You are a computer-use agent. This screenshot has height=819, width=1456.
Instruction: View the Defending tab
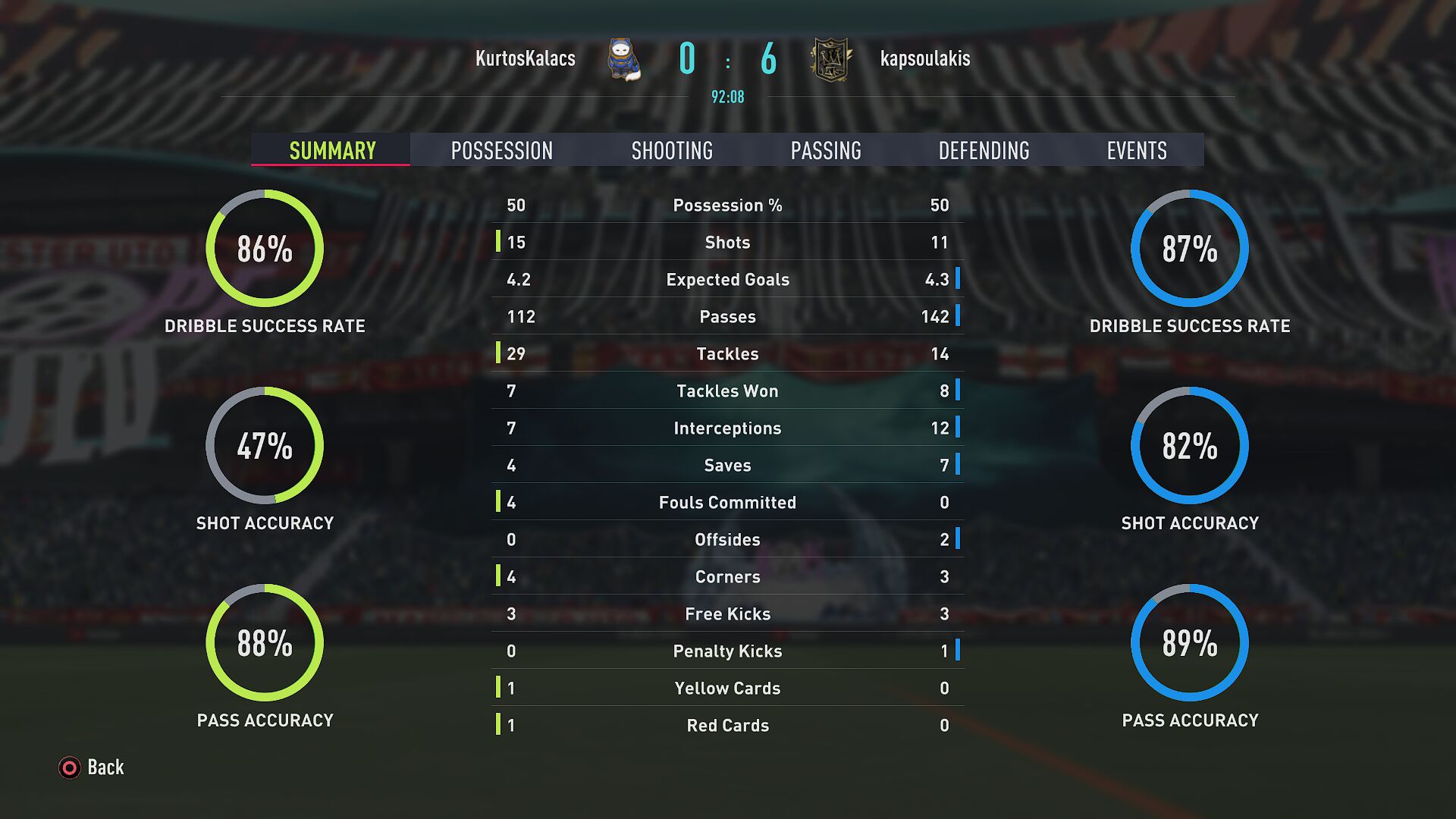coord(984,150)
